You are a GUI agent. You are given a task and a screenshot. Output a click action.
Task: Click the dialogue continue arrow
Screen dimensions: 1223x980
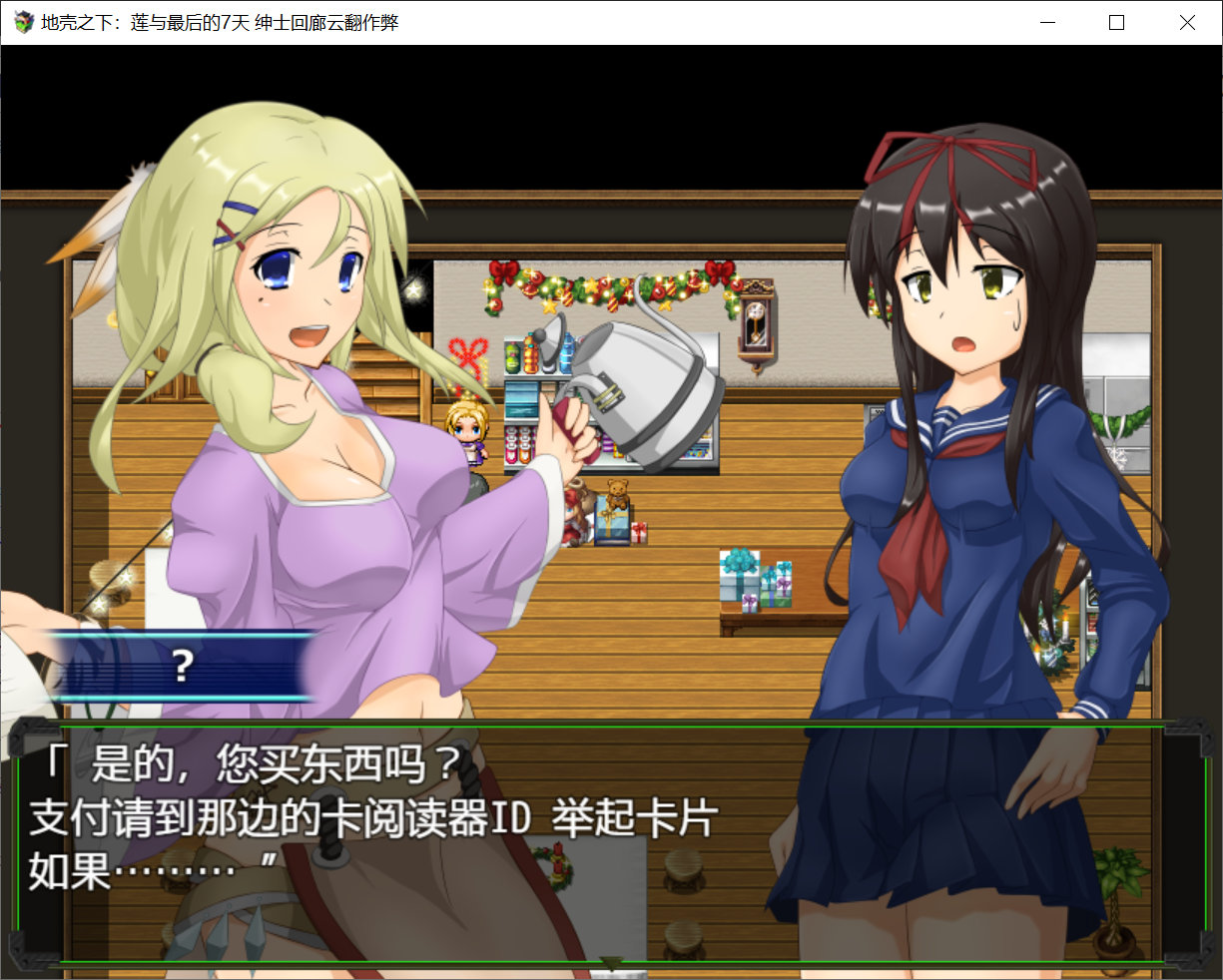(610, 963)
